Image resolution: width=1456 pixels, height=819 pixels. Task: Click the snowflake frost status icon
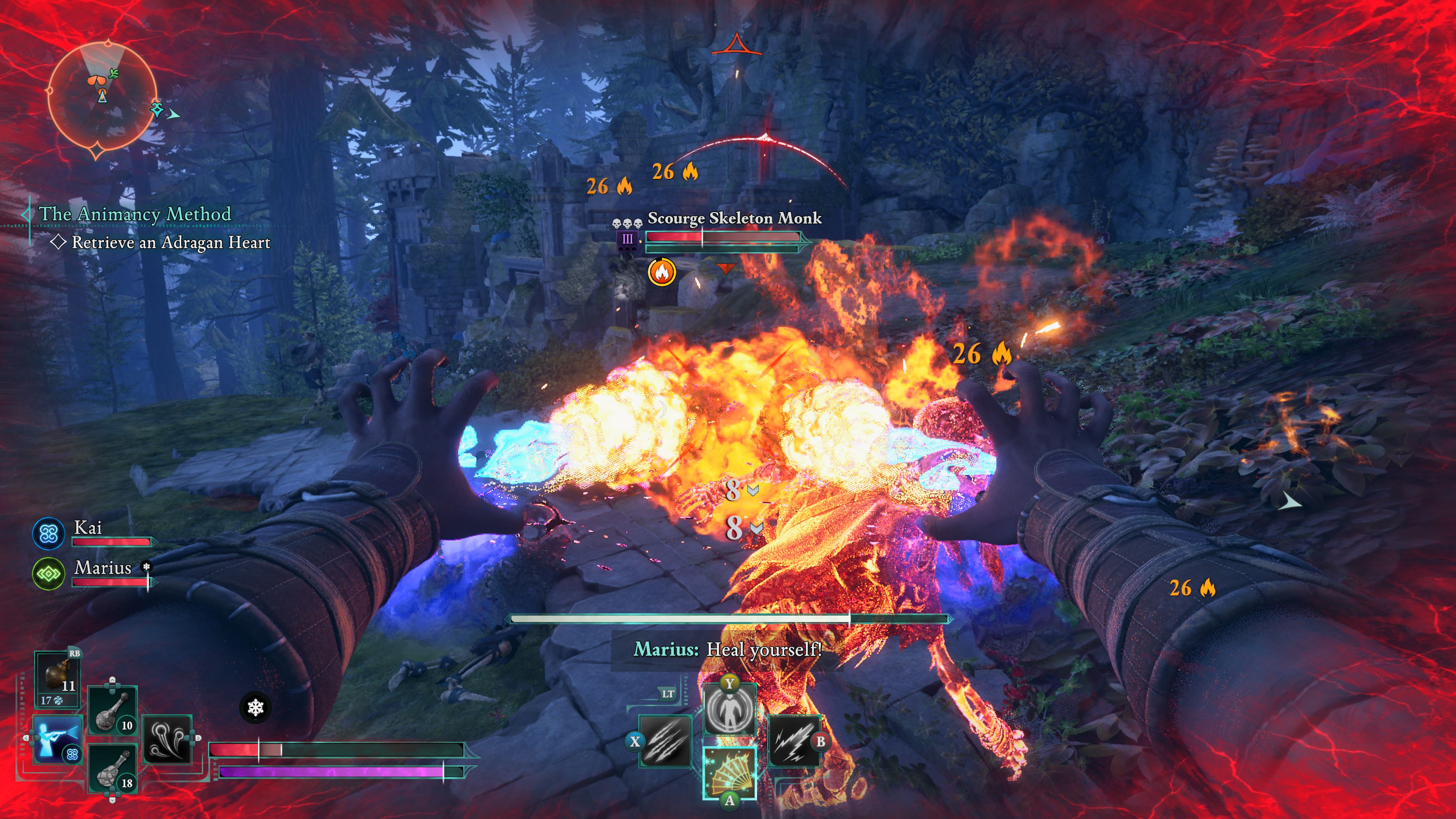coord(256,707)
